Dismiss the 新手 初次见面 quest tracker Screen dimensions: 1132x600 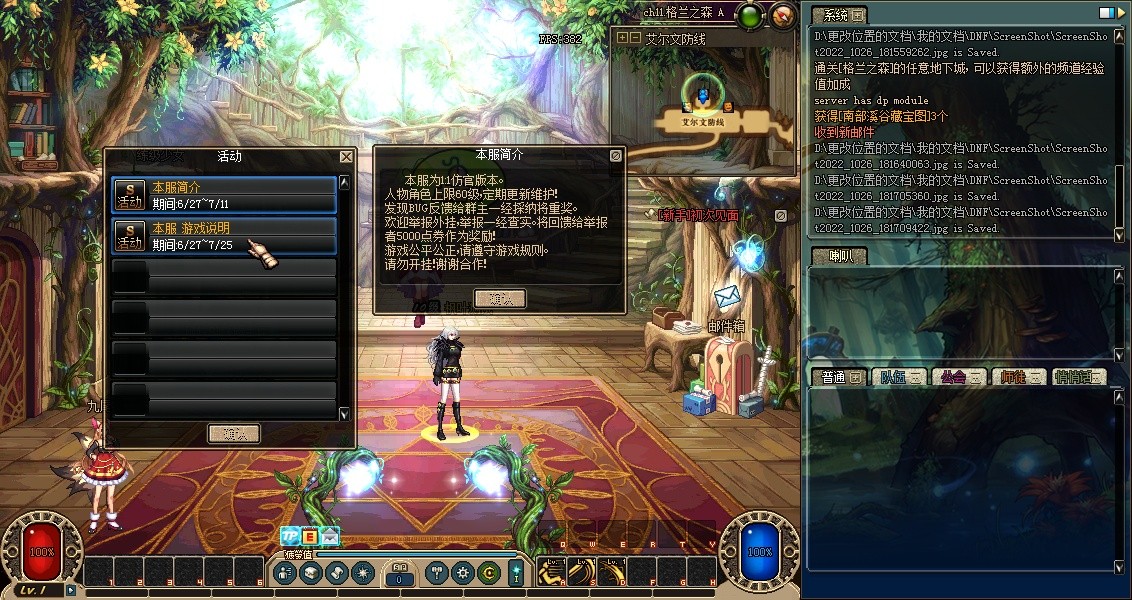tap(780, 215)
